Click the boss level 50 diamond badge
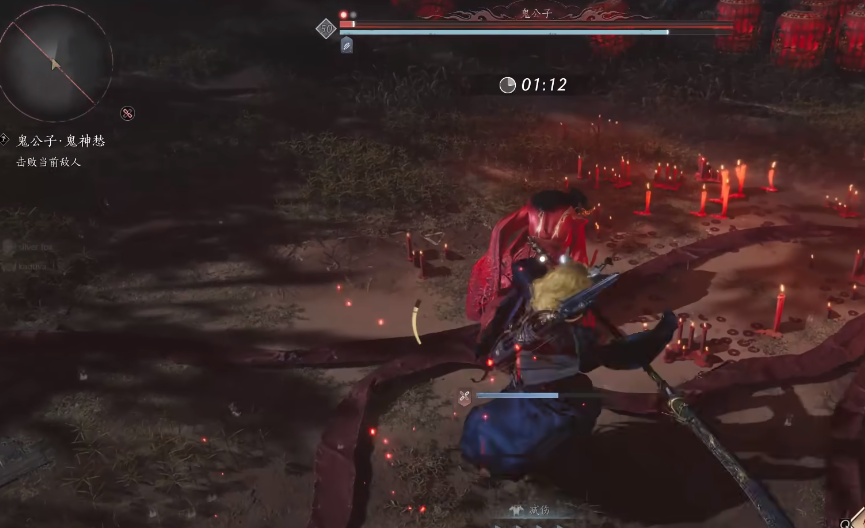The height and width of the screenshot is (528, 865). coord(325,29)
